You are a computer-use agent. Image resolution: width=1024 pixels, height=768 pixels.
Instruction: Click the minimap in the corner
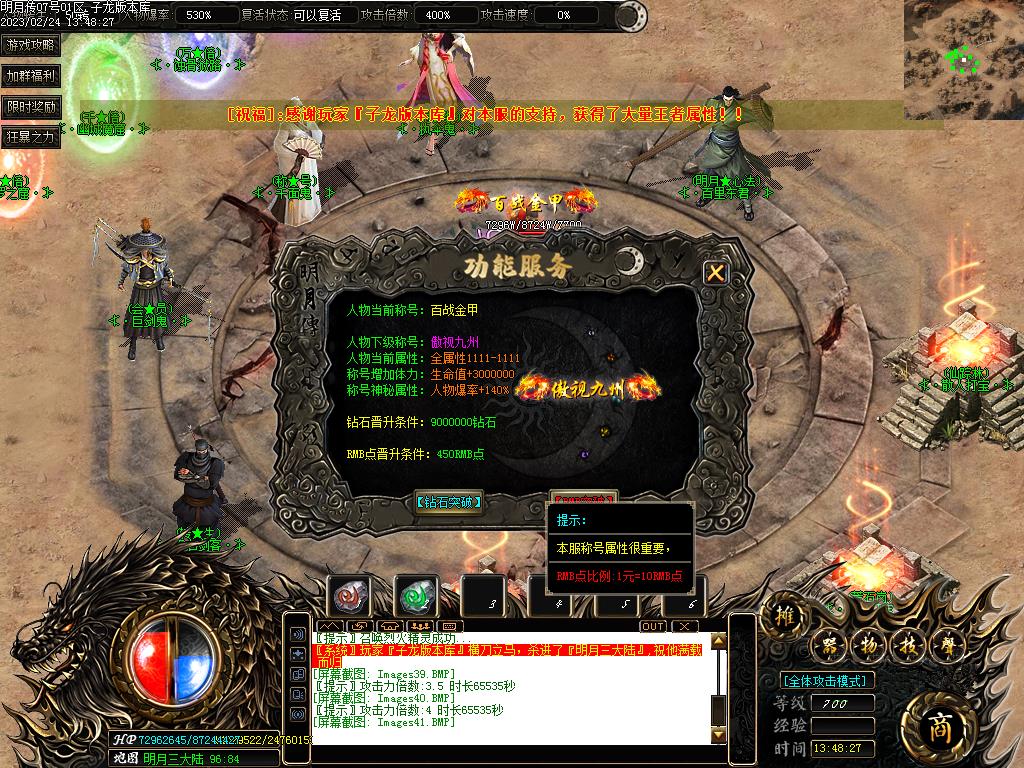coord(962,48)
